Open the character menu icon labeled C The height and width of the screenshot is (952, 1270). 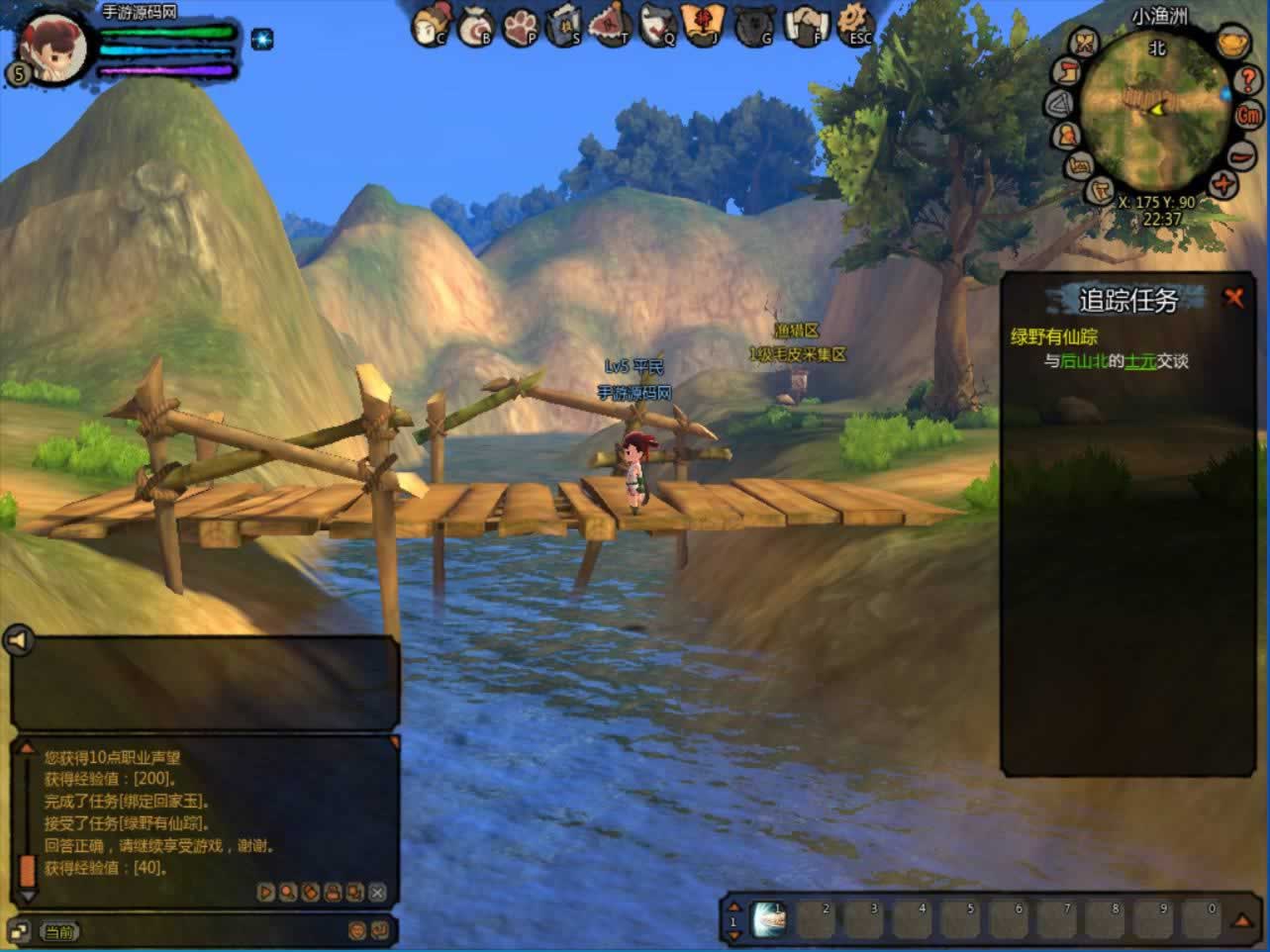(431, 25)
